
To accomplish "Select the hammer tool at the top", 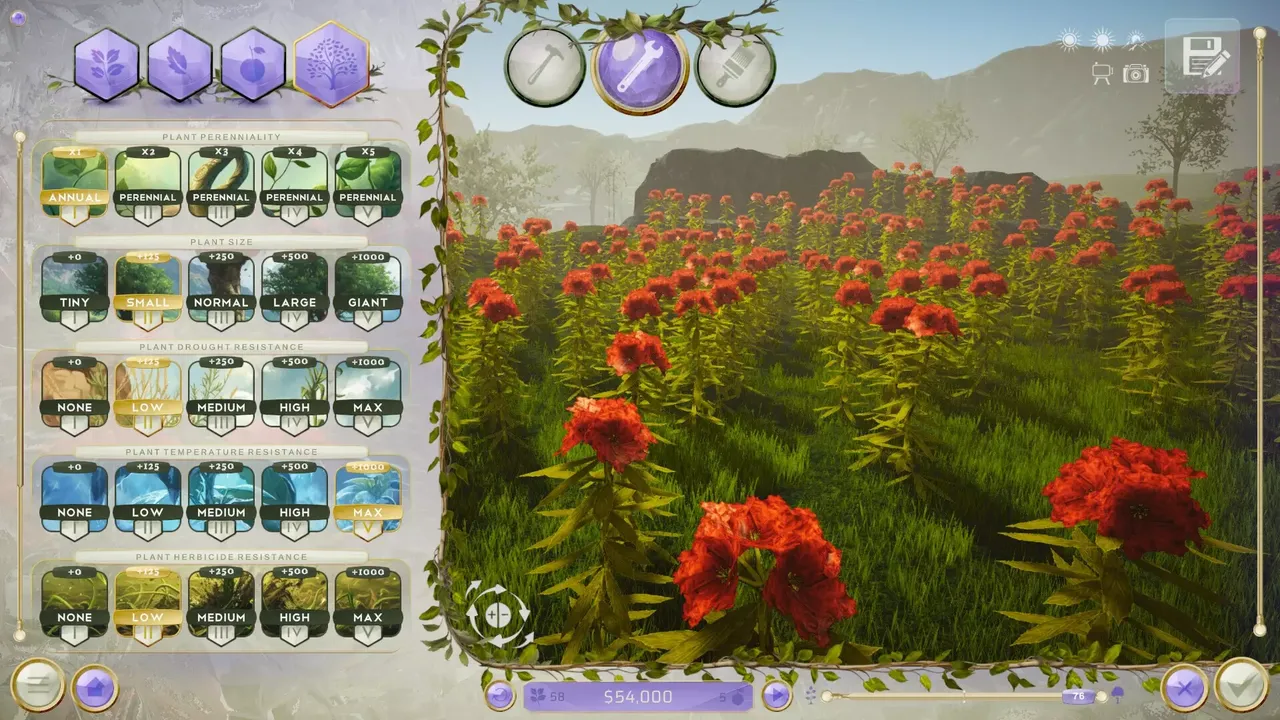I will pyautogui.click(x=544, y=62).
